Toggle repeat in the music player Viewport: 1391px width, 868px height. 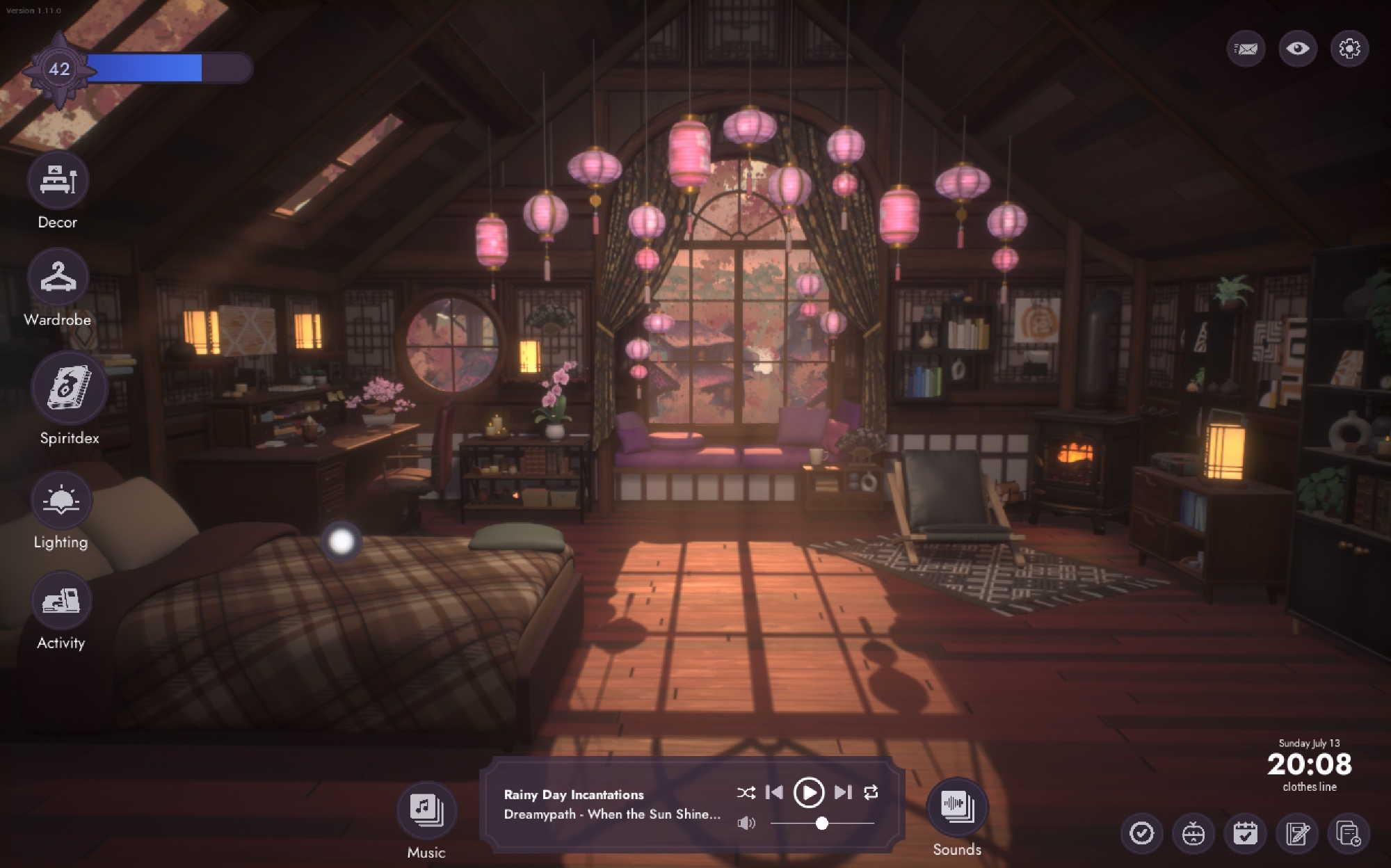tap(871, 792)
